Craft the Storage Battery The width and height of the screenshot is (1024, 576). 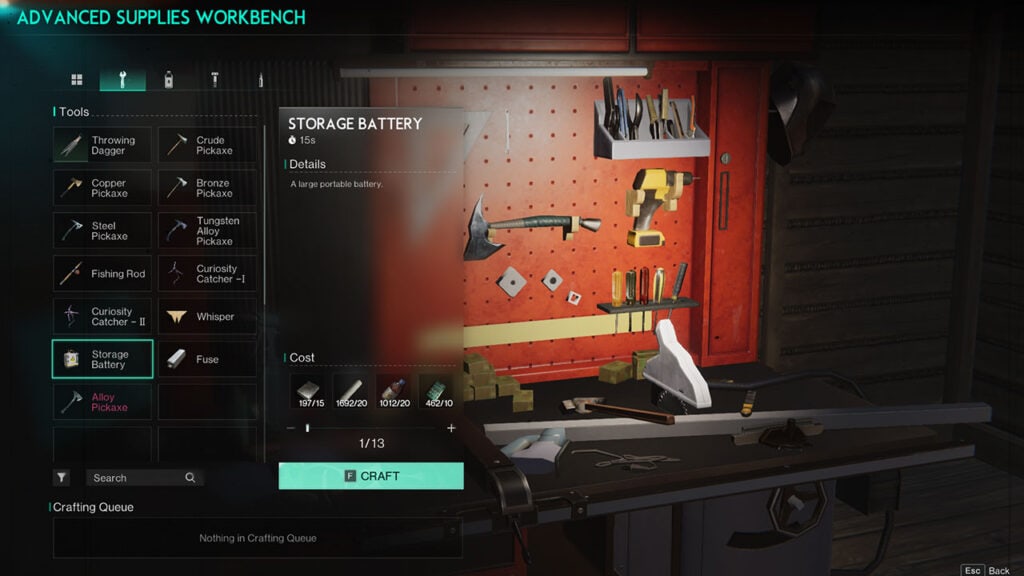click(x=371, y=476)
